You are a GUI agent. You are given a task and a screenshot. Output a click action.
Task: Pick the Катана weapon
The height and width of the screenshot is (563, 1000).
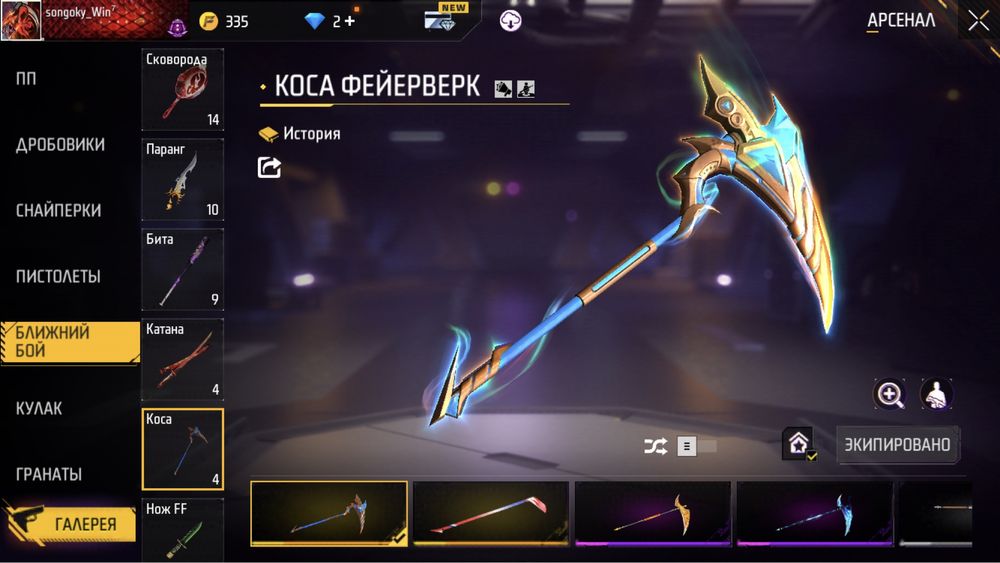(x=183, y=360)
